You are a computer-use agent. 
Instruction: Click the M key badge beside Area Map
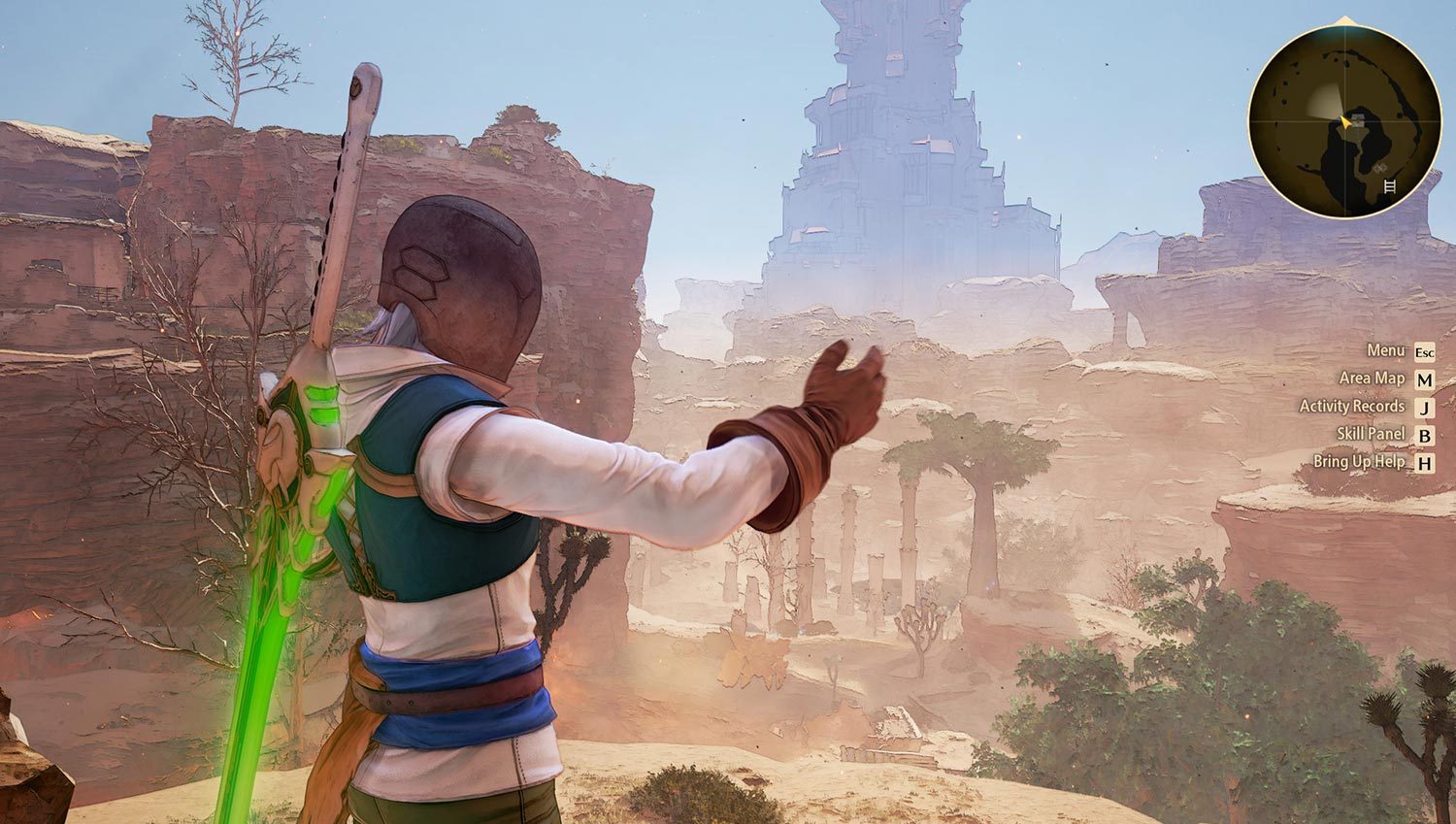click(1424, 381)
